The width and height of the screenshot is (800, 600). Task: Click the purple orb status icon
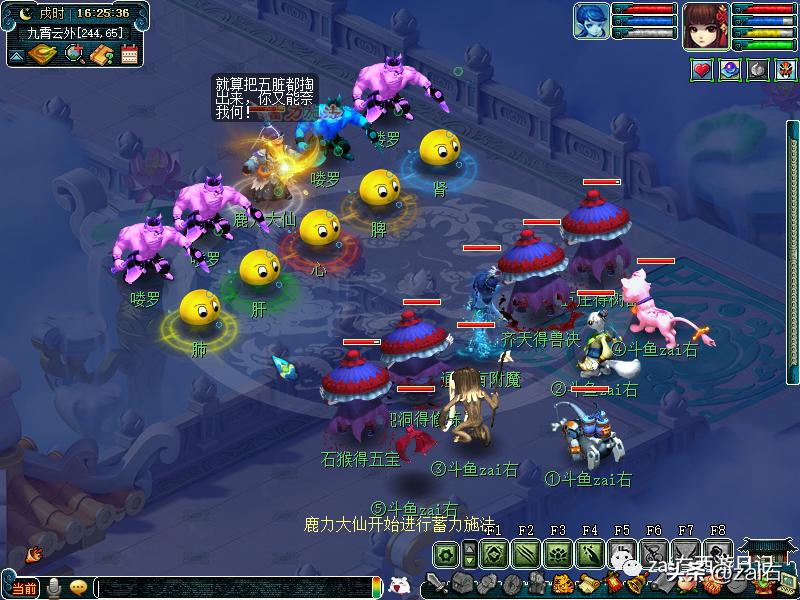point(730,70)
